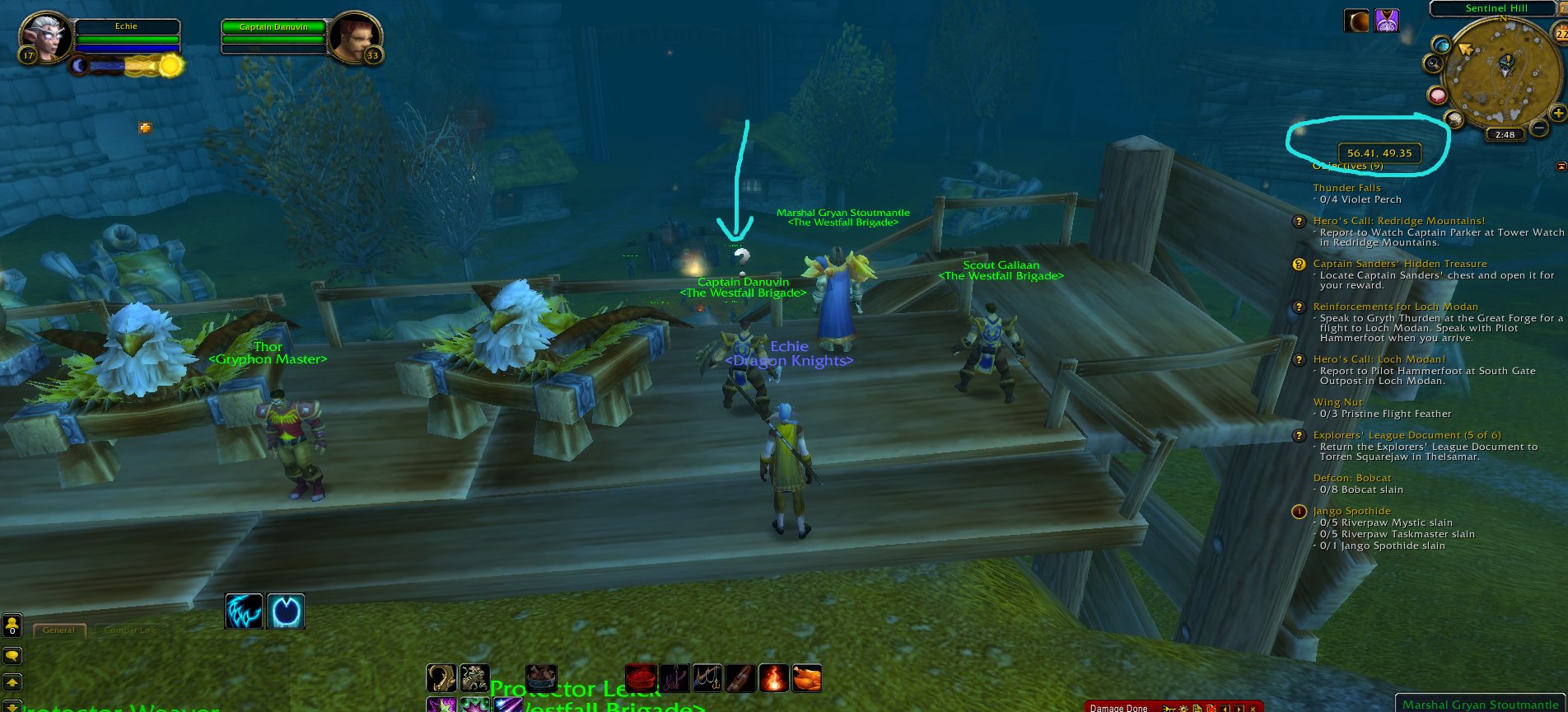Toggle the pink chat bubble icon on the minimap
The image size is (1568, 712).
(1437, 96)
